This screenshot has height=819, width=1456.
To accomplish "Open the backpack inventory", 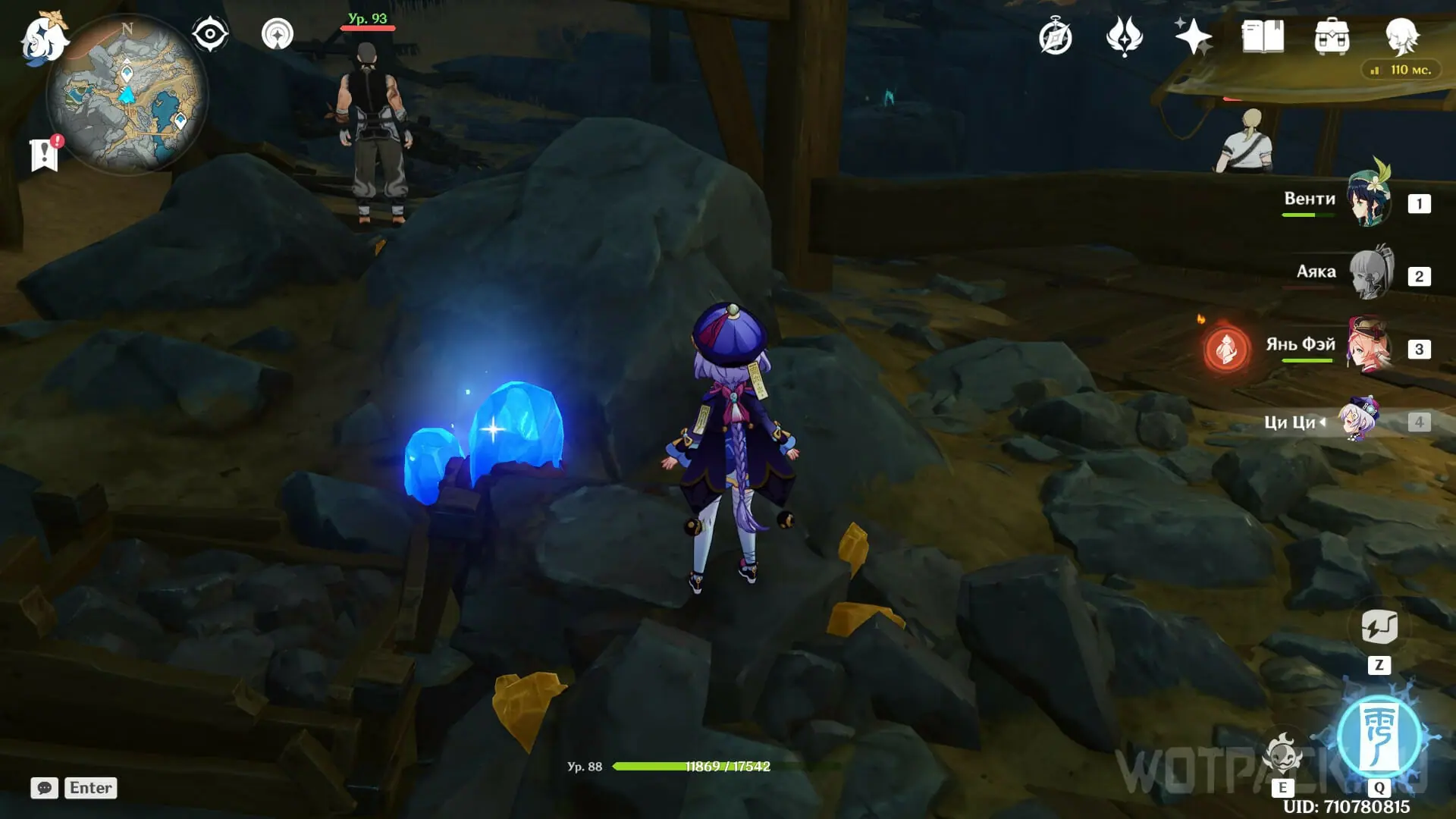I will 1332,37.
